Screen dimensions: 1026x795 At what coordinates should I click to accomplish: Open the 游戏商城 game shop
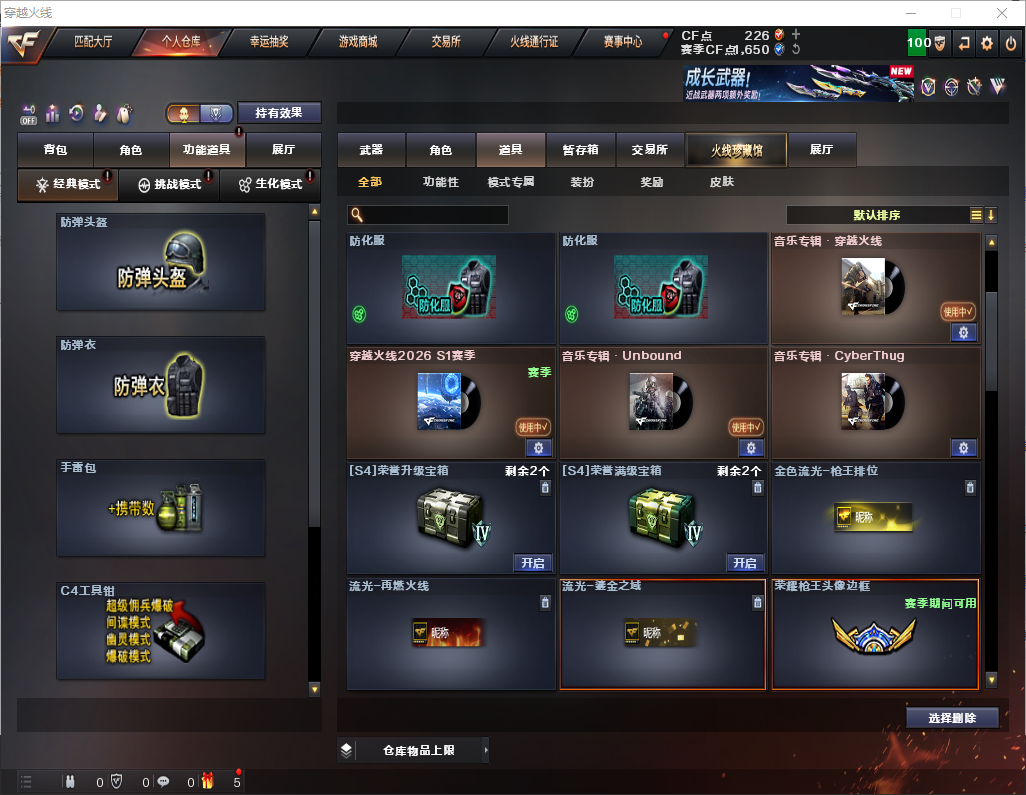point(357,42)
